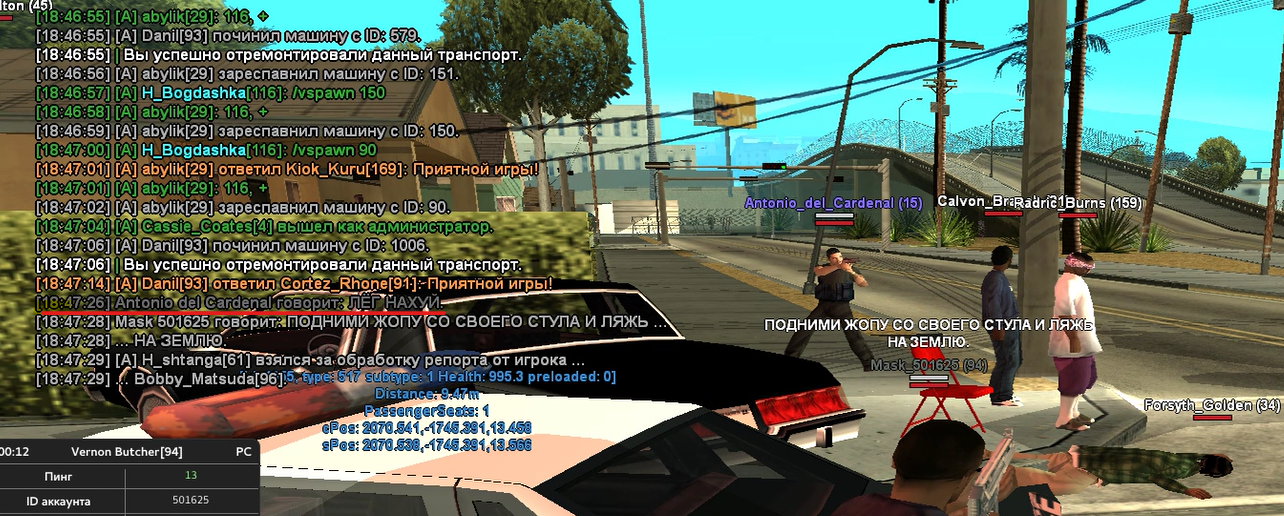Screen dimensions: 1284x516
Task: Click the Antonio del Cardenal говорит chat line
Action: pos(238,302)
